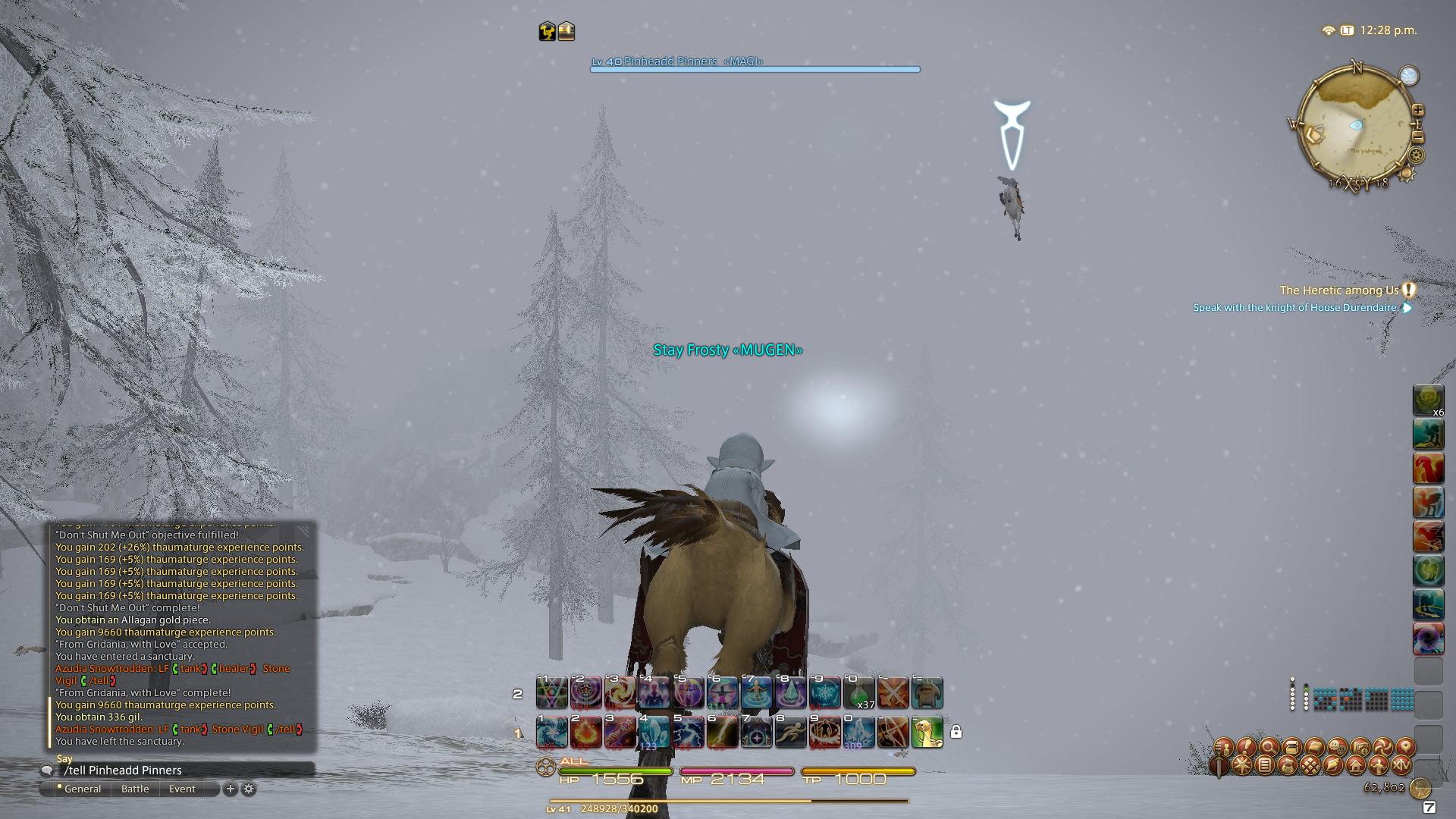
Task: Add a new chat tab with plus button
Action: (x=230, y=789)
